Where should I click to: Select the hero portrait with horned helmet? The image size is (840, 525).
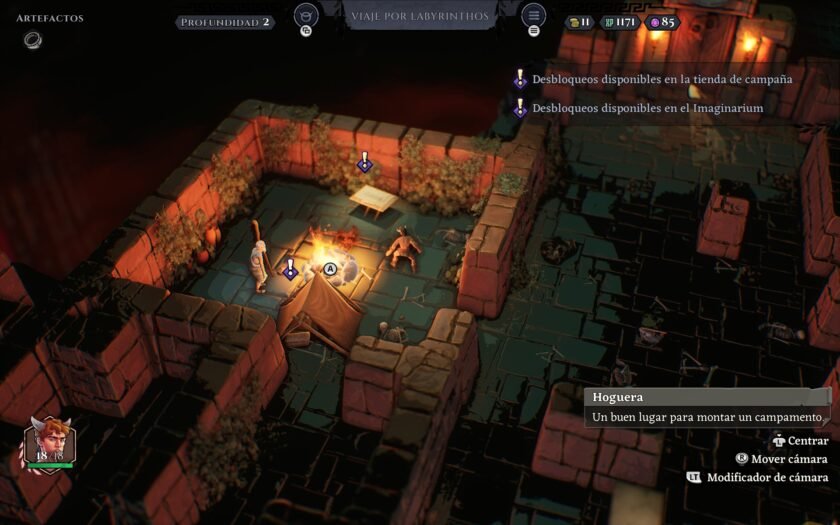pyautogui.click(x=49, y=443)
